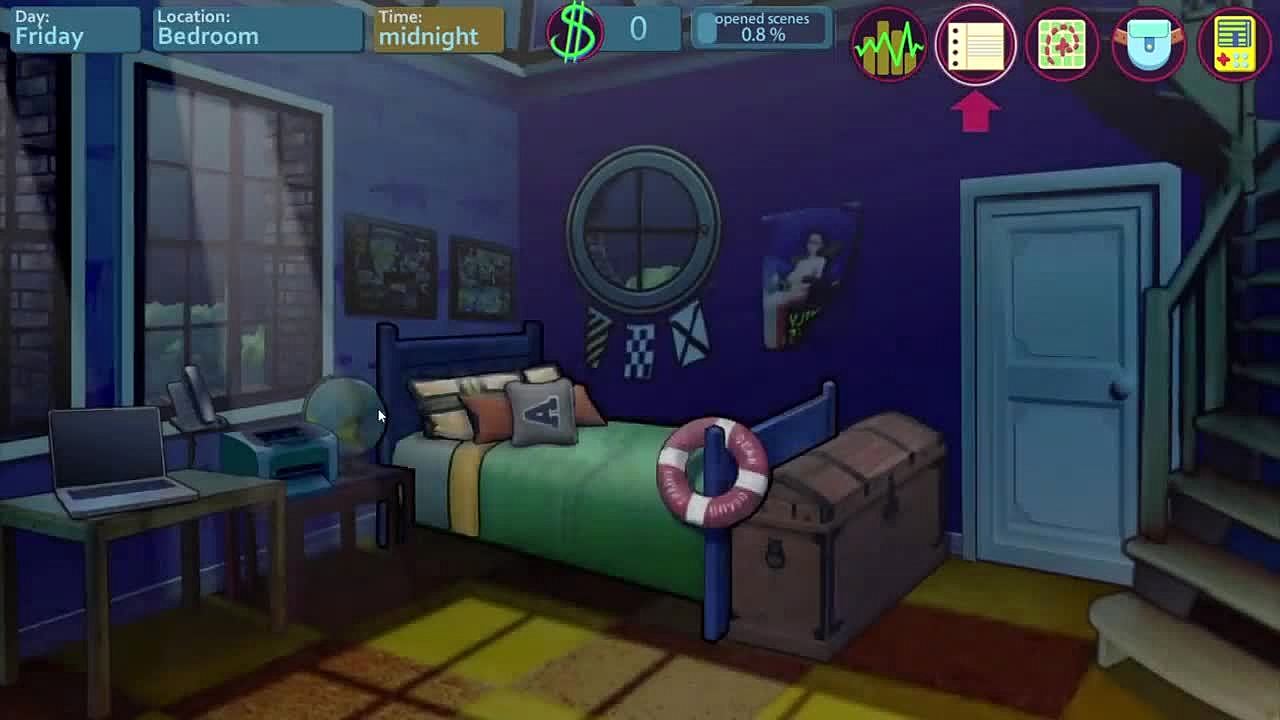Open the highlighted notebook journal icon
The height and width of the screenshot is (720, 1280).
[976, 44]
